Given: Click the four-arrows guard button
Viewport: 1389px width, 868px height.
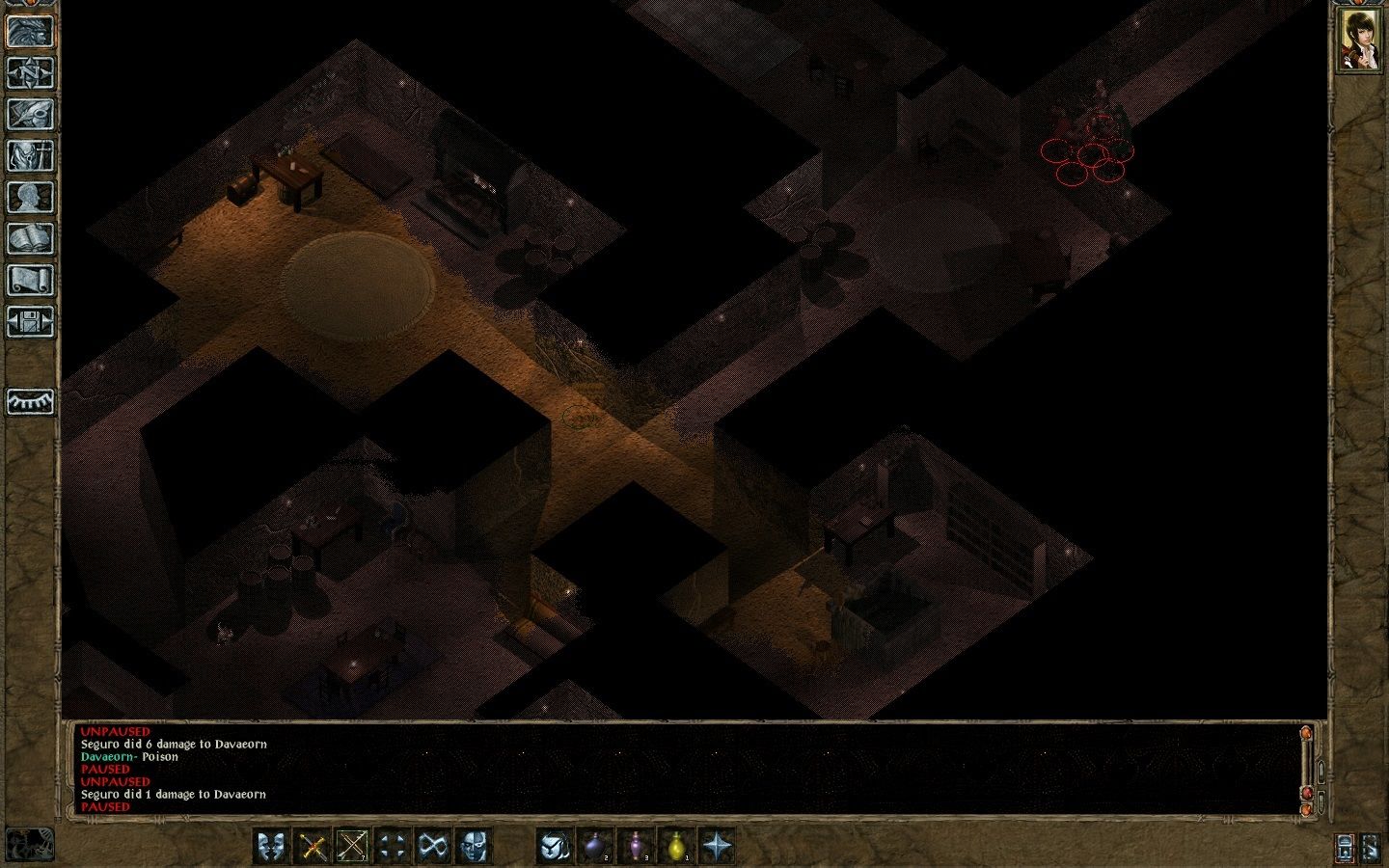Looking at the screenshot, I should [x=392, y=847].
